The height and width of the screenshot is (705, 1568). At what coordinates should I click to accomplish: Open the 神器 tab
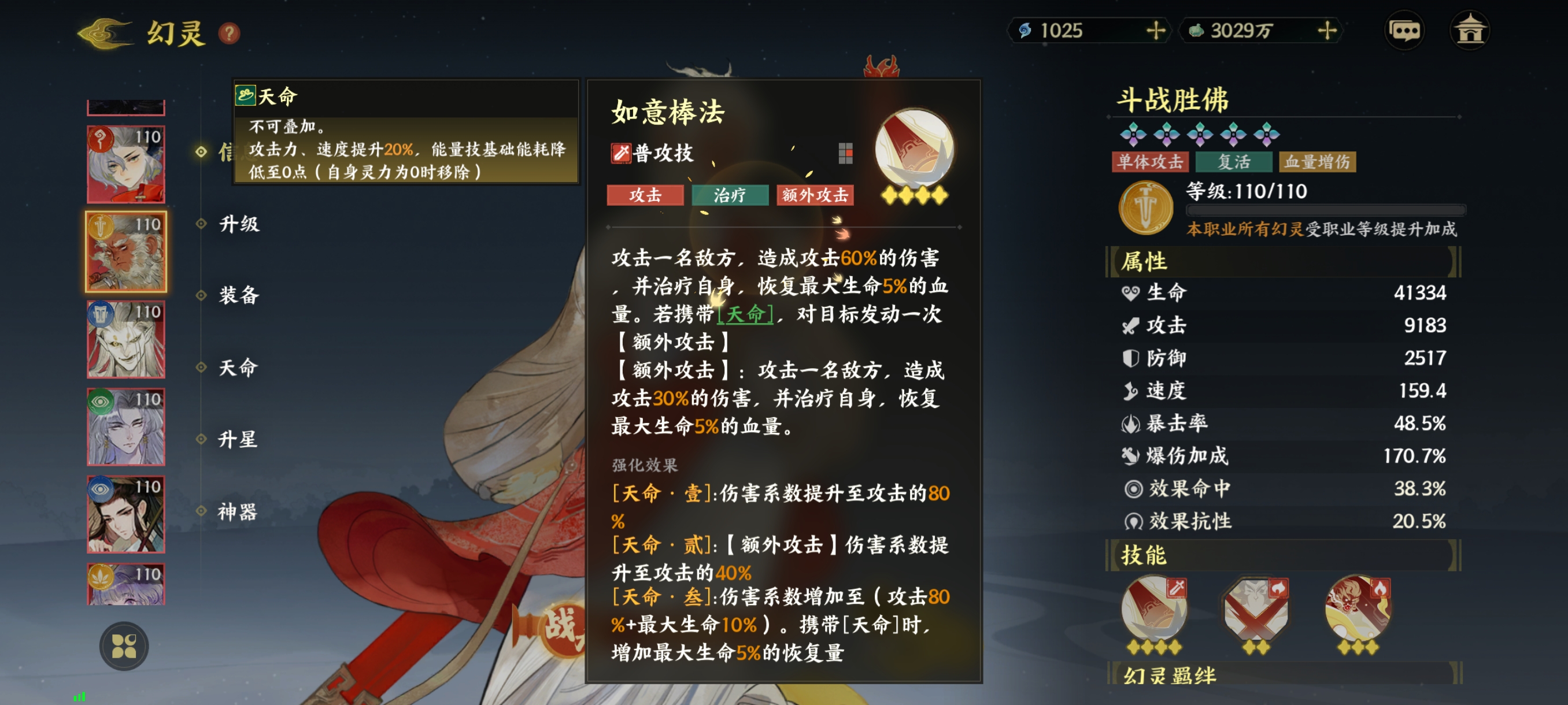click(238, 511)
